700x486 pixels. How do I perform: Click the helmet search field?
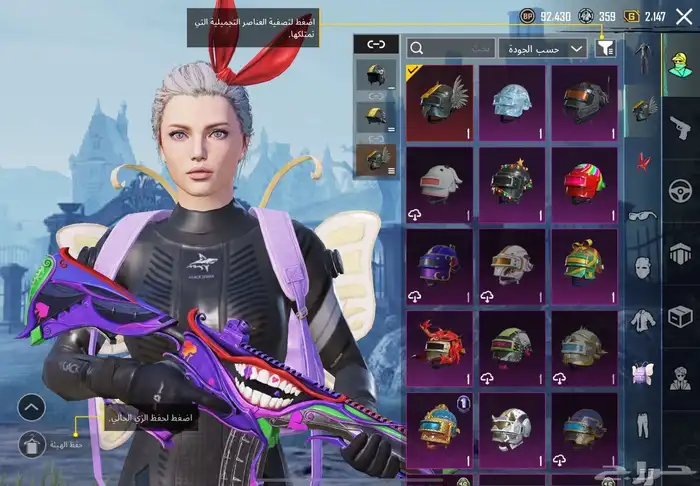pyautogui.click(x=450, y=48)
